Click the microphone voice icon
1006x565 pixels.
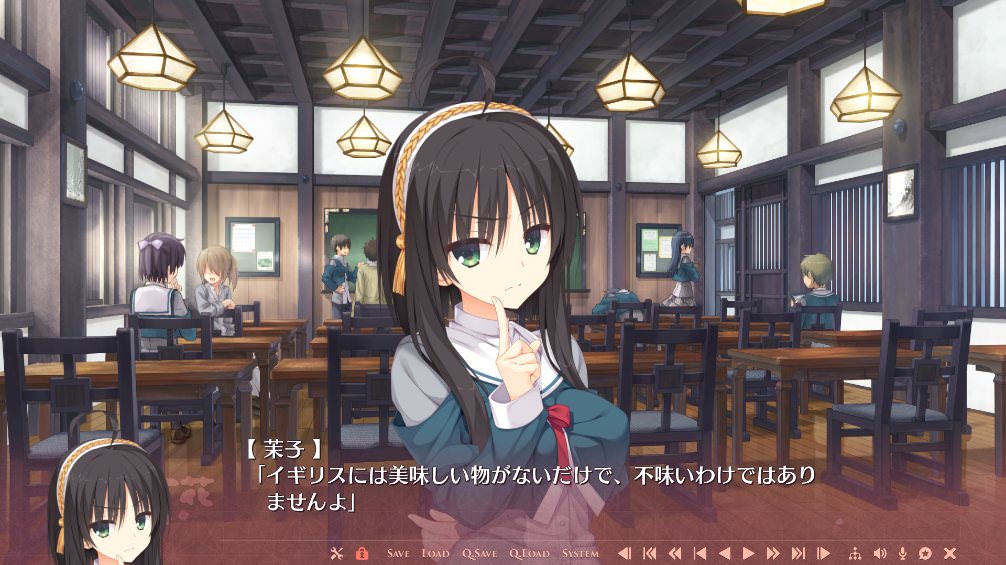[x=903, y=553]
